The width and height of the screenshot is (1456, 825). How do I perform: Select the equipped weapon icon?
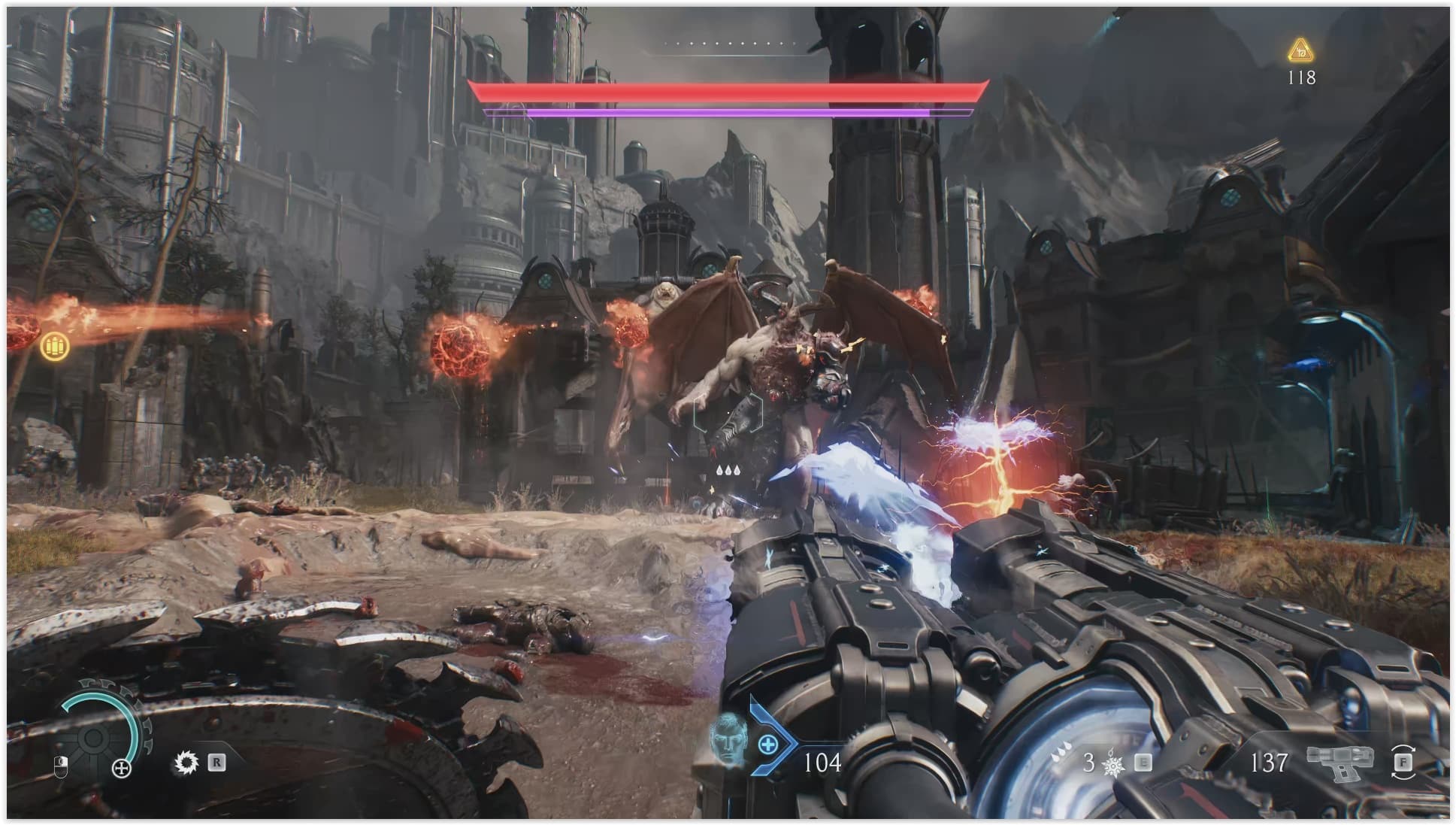1339,761
